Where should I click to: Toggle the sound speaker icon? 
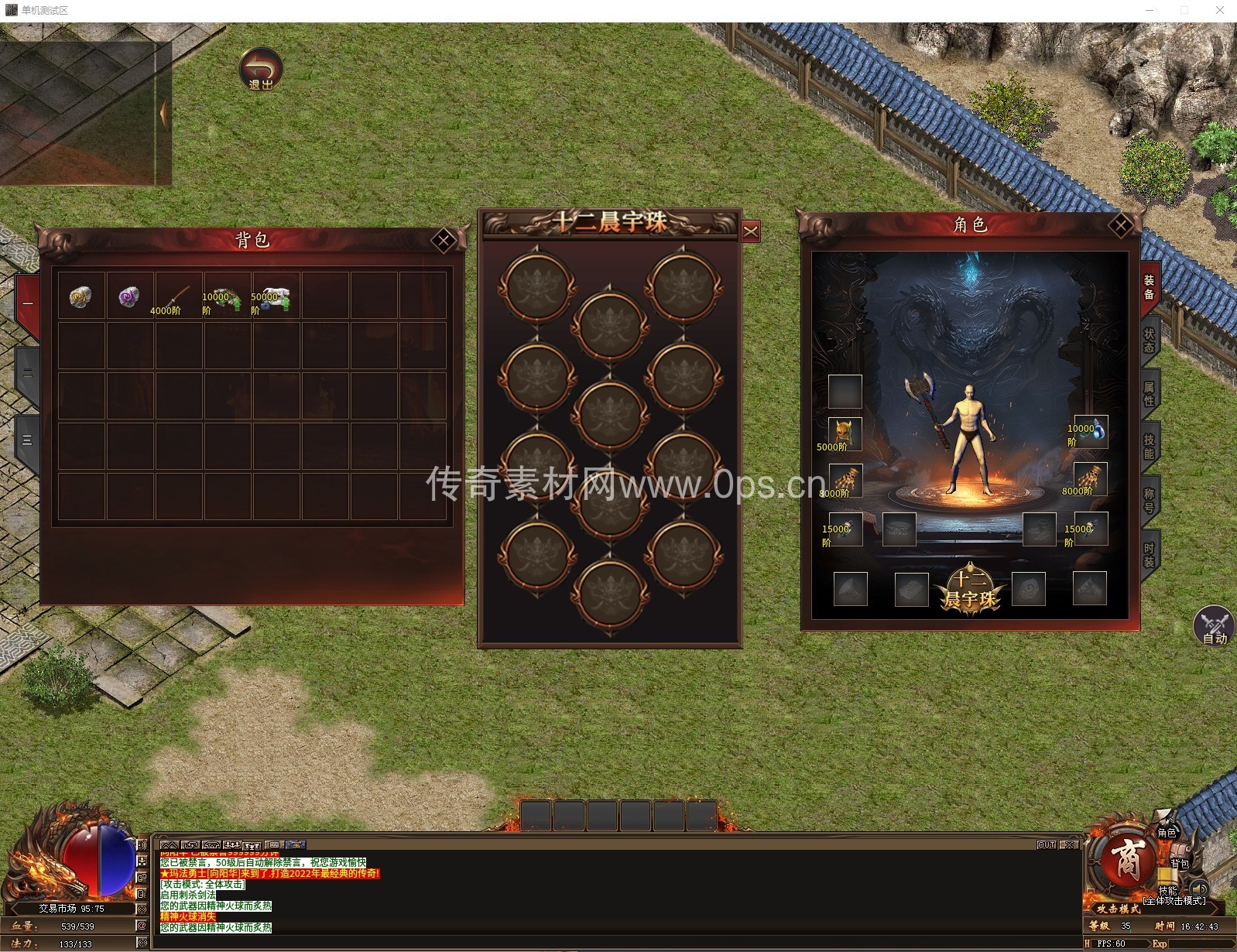[1199, 888]
